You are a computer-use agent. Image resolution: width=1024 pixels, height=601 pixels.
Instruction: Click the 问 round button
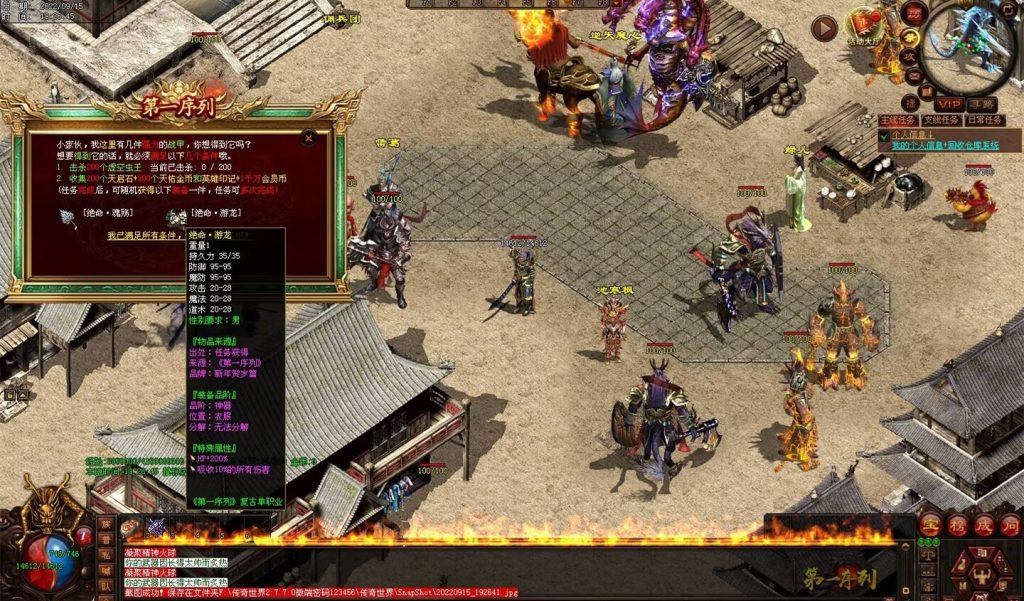(x=1010, y=525)
